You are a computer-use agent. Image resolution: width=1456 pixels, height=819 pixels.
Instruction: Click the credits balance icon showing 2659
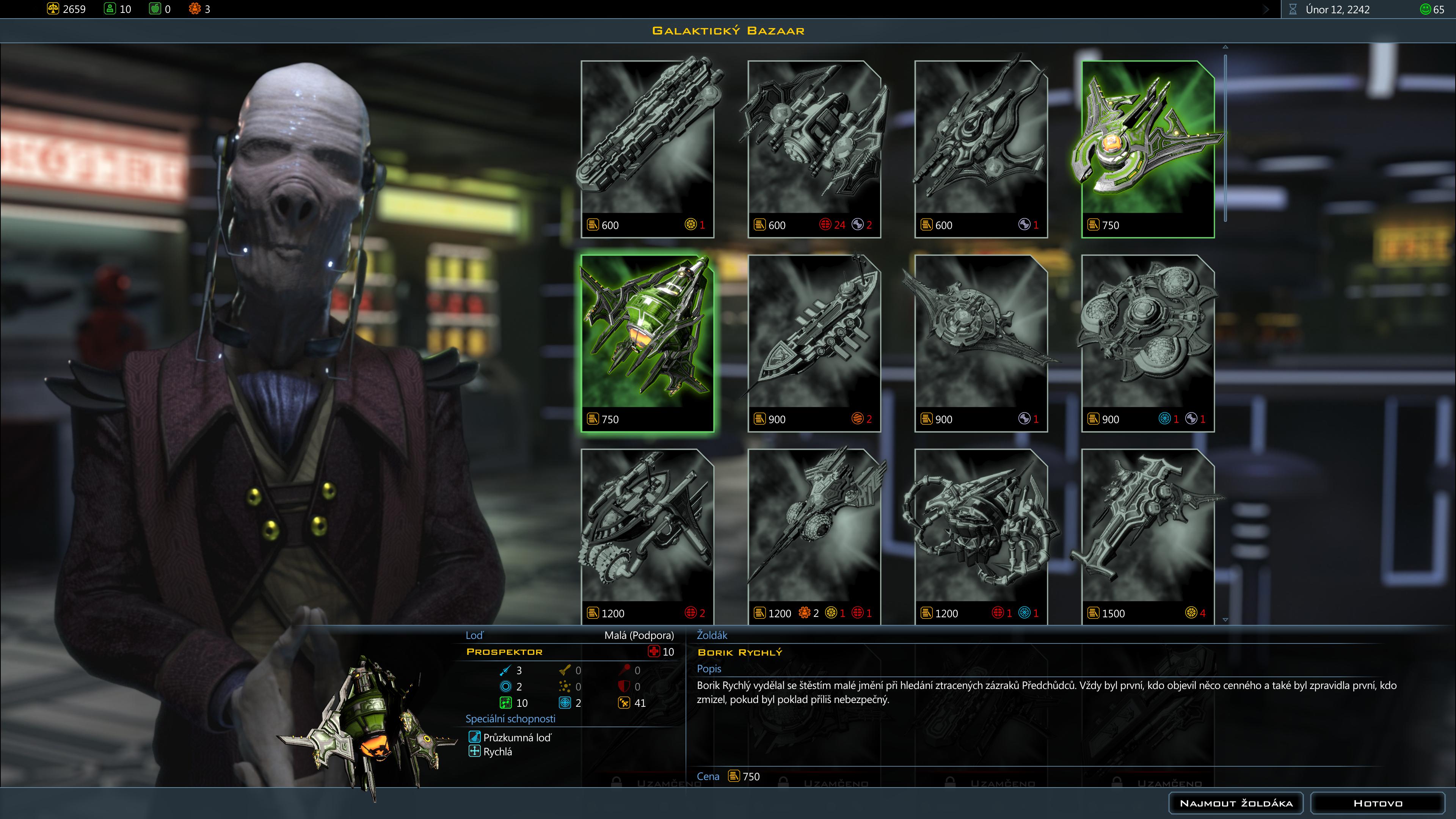pyautogui.click(x=53, y=8)
